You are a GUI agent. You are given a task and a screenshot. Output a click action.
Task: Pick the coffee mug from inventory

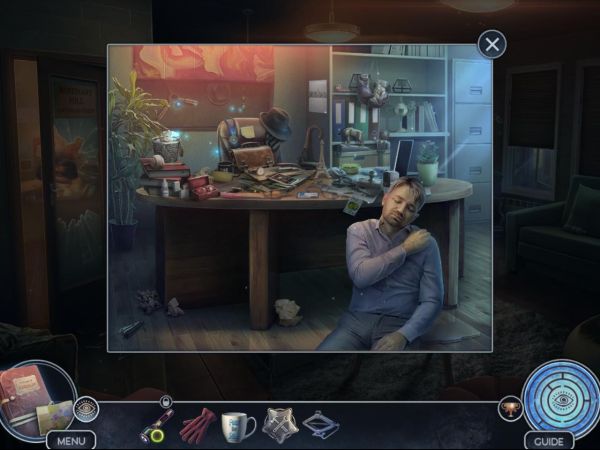point(238,424)
